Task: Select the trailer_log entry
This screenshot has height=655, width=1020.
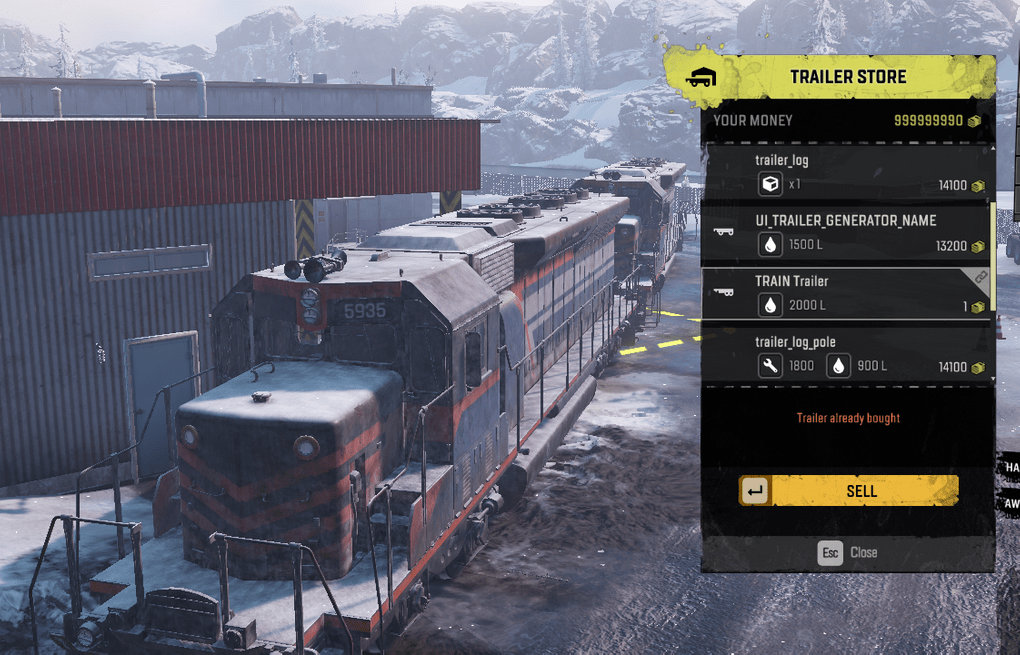Action: point(846,172)
